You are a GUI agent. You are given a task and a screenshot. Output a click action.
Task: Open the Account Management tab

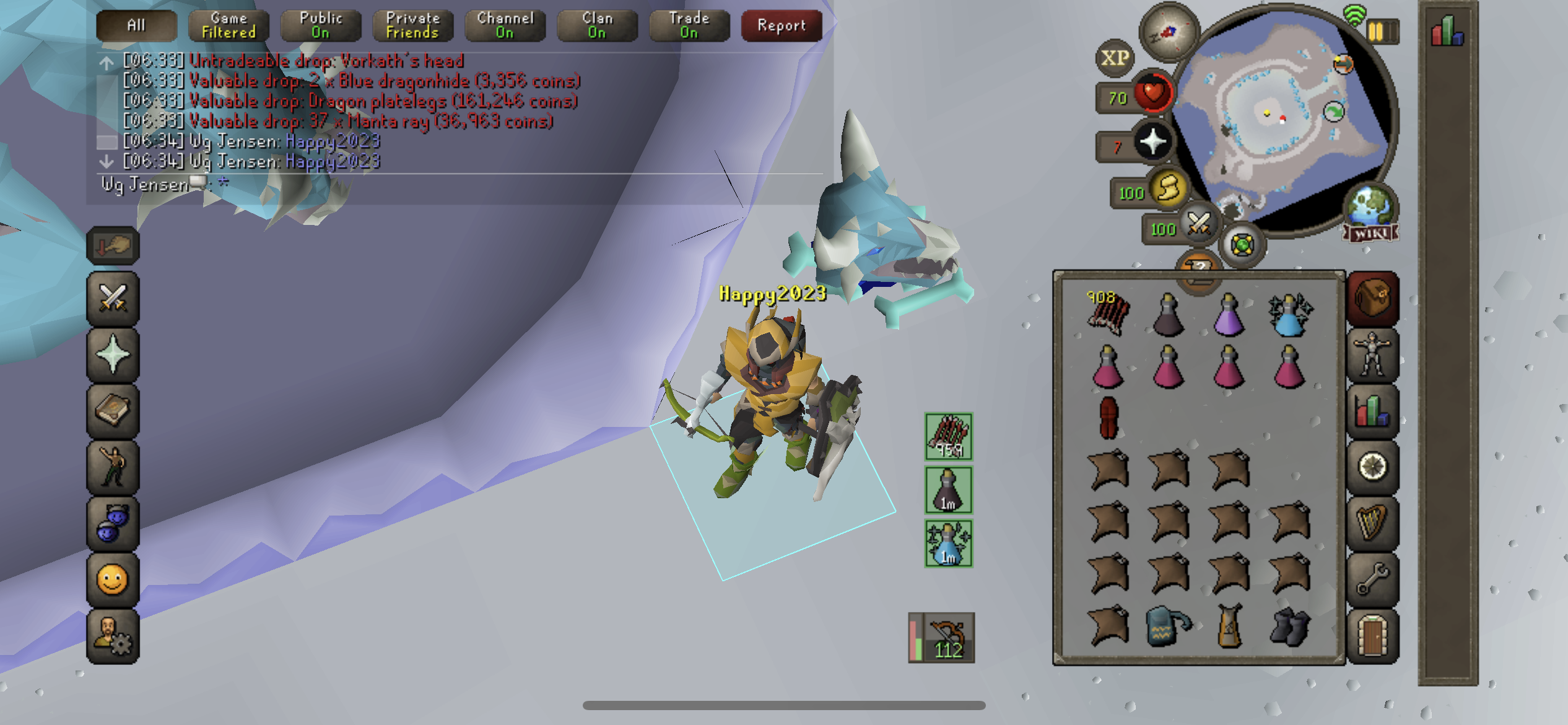113,636
